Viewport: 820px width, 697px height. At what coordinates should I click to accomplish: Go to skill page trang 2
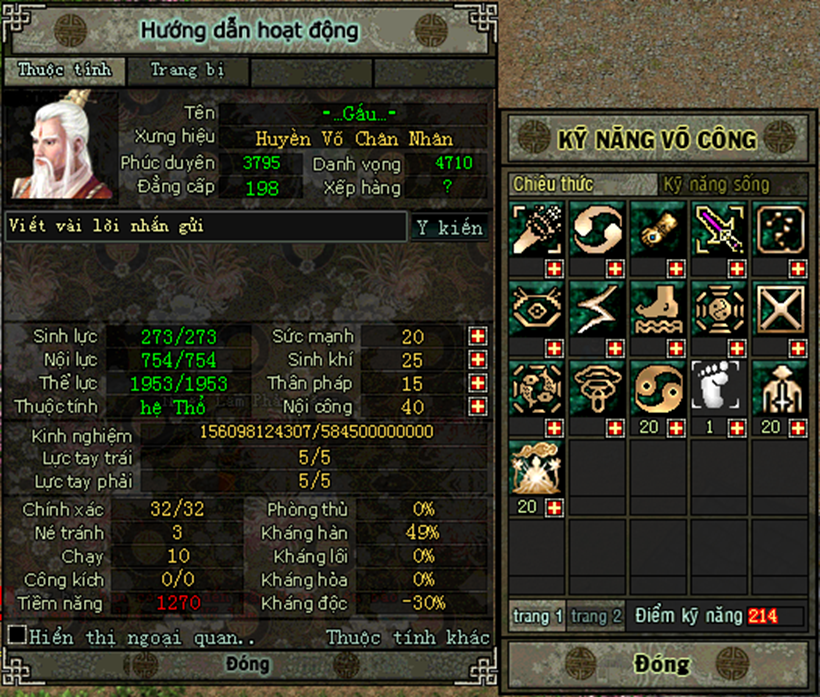click(596, 616)
